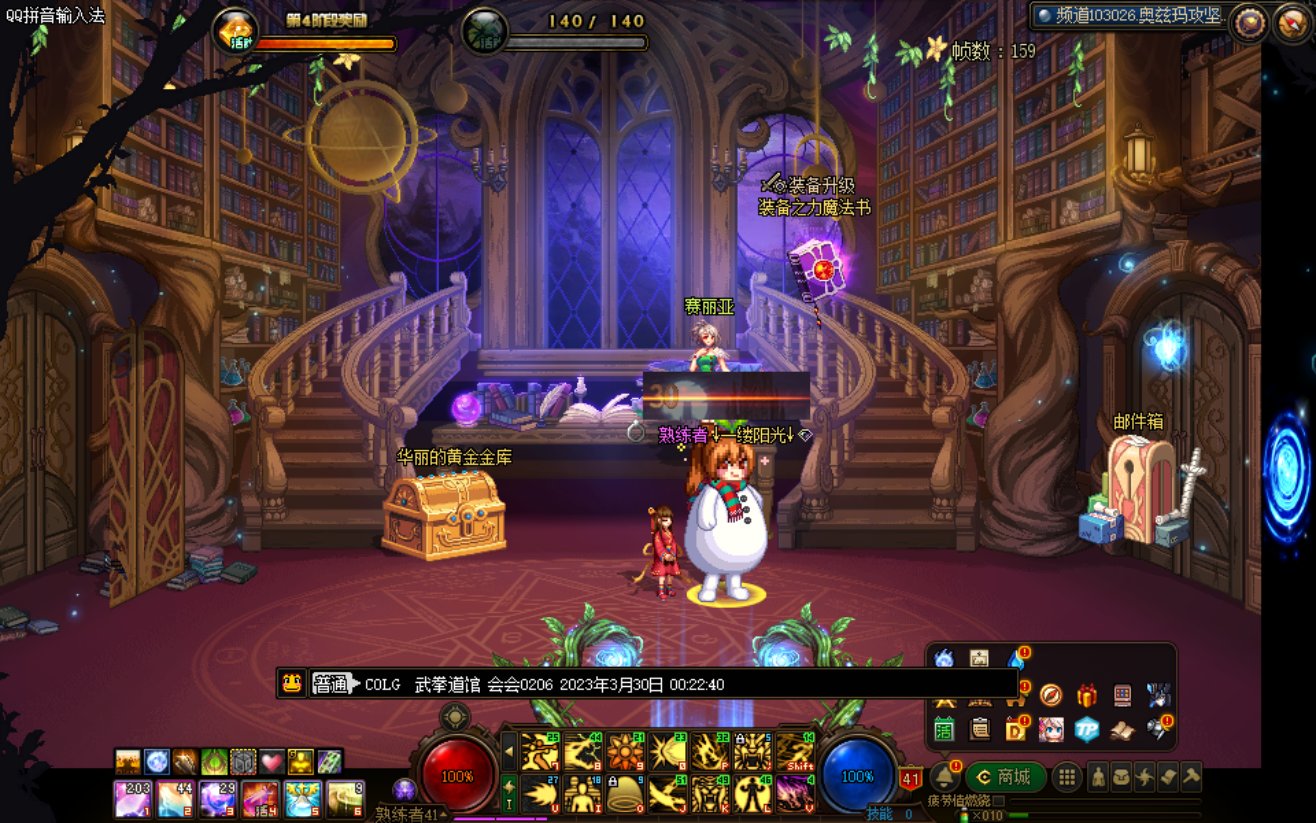The image size is (1316, 823).
Task: Click the pink heart buff icon
Action: pos(272,762)
